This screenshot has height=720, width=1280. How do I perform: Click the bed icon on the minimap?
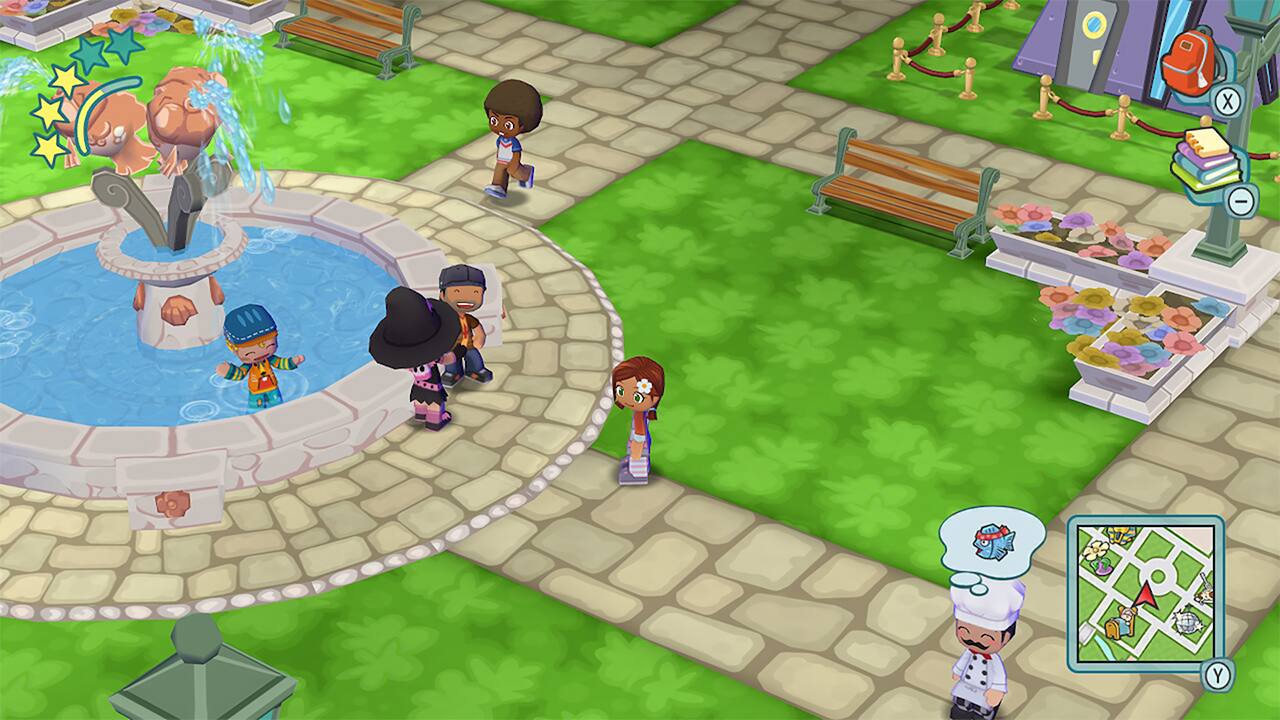1119,623
